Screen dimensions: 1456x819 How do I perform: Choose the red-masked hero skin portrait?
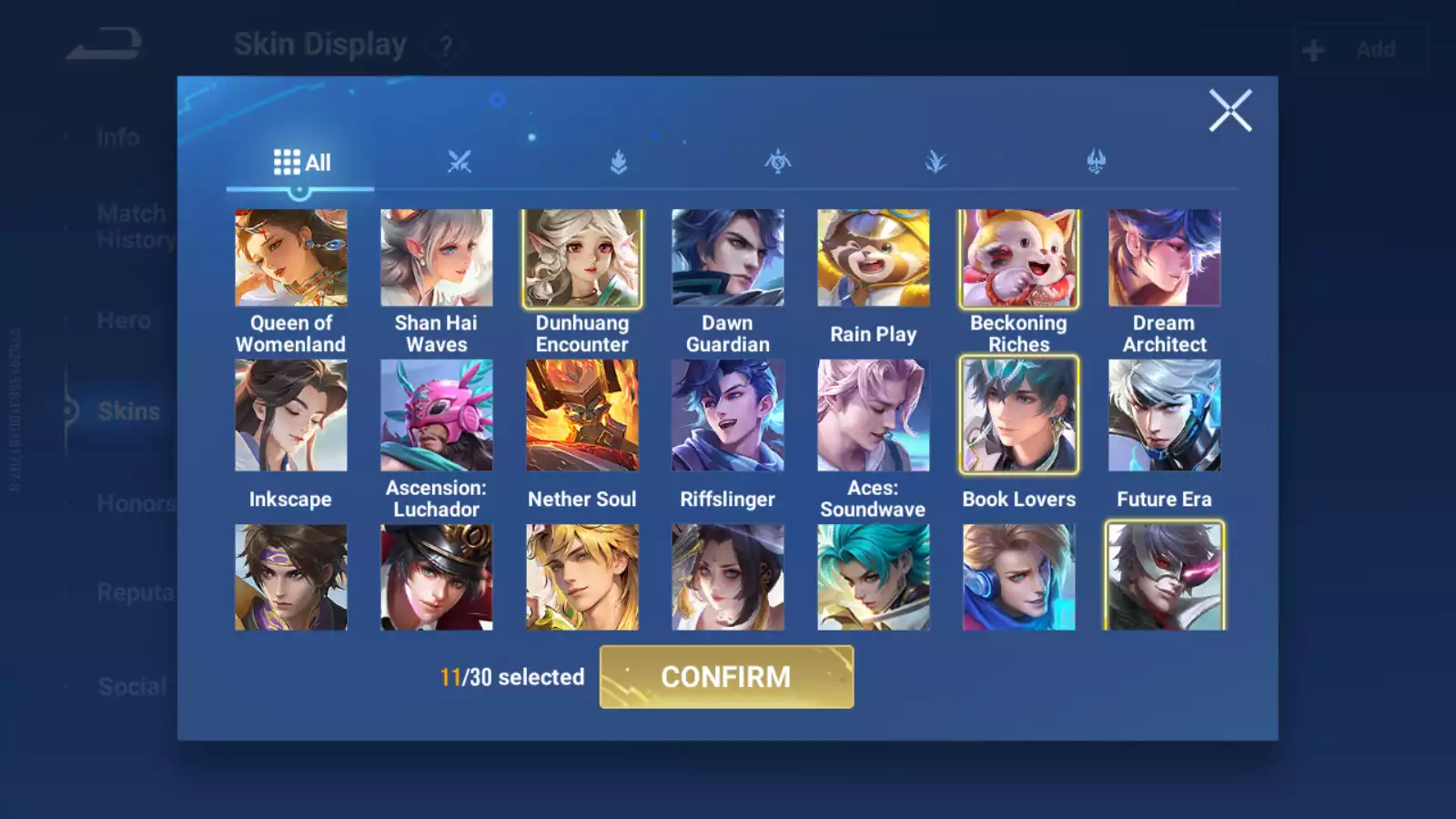click(1165, 577)
